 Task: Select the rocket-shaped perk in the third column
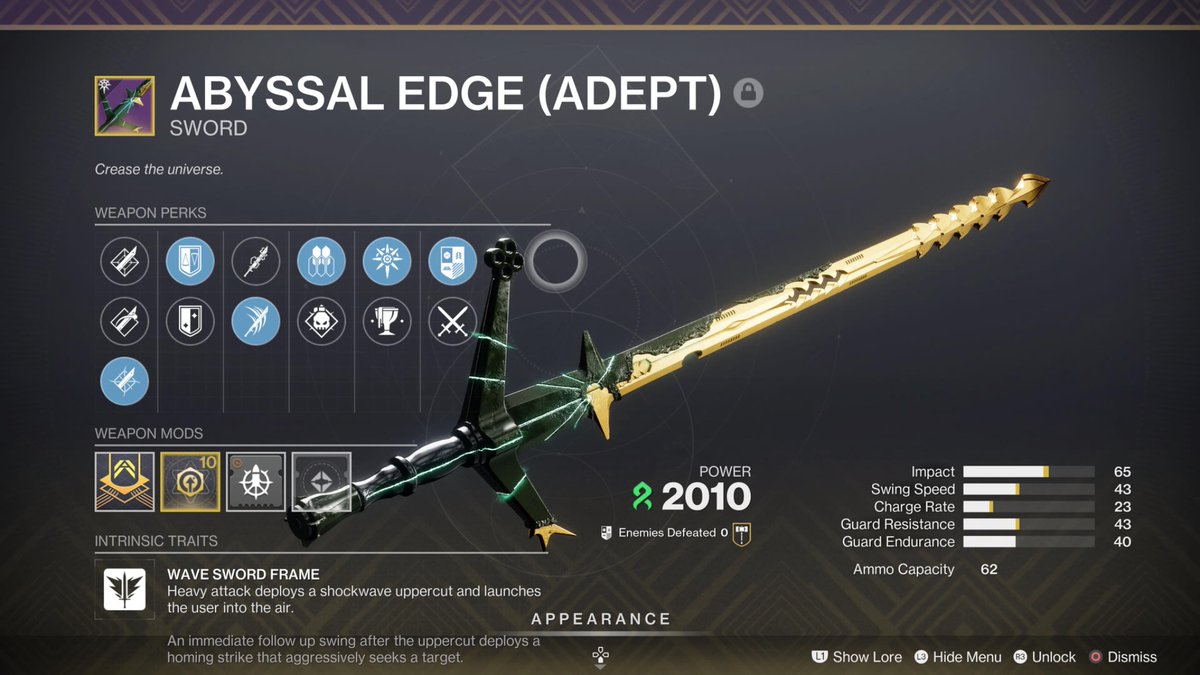click(256, 262)
